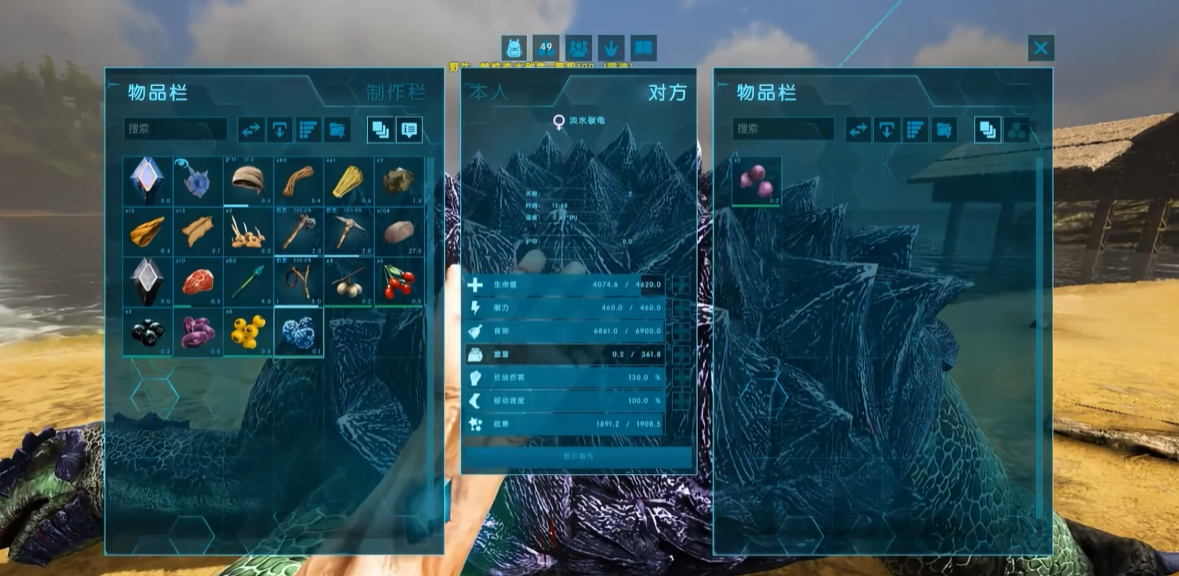Select the cloth hat item slot
Image resolution: width=1179 pixels, height=576 pixels.
[248, 181]
